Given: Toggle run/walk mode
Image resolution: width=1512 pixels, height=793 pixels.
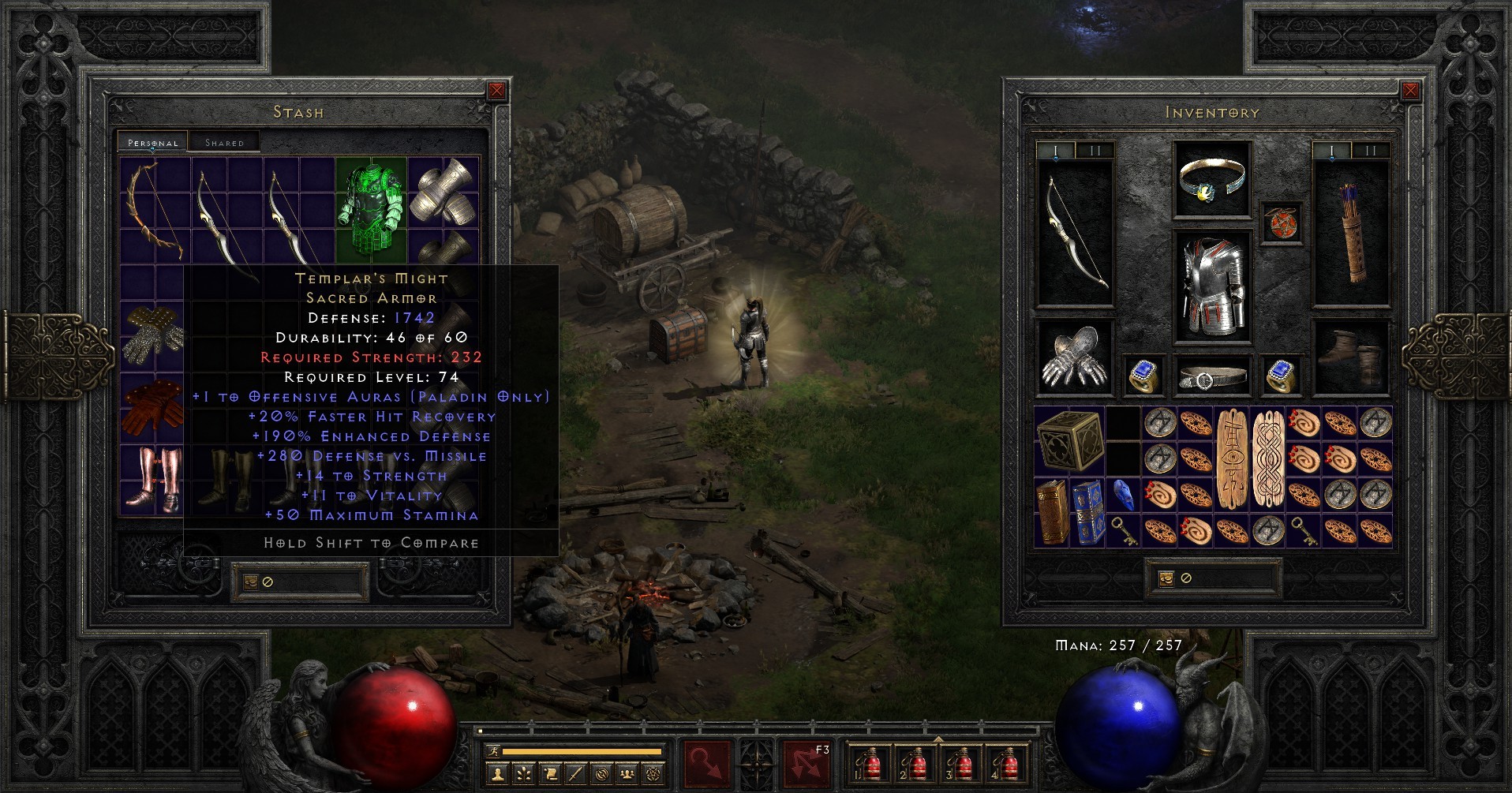Looking at the screenshot, I should coord(494,751).
